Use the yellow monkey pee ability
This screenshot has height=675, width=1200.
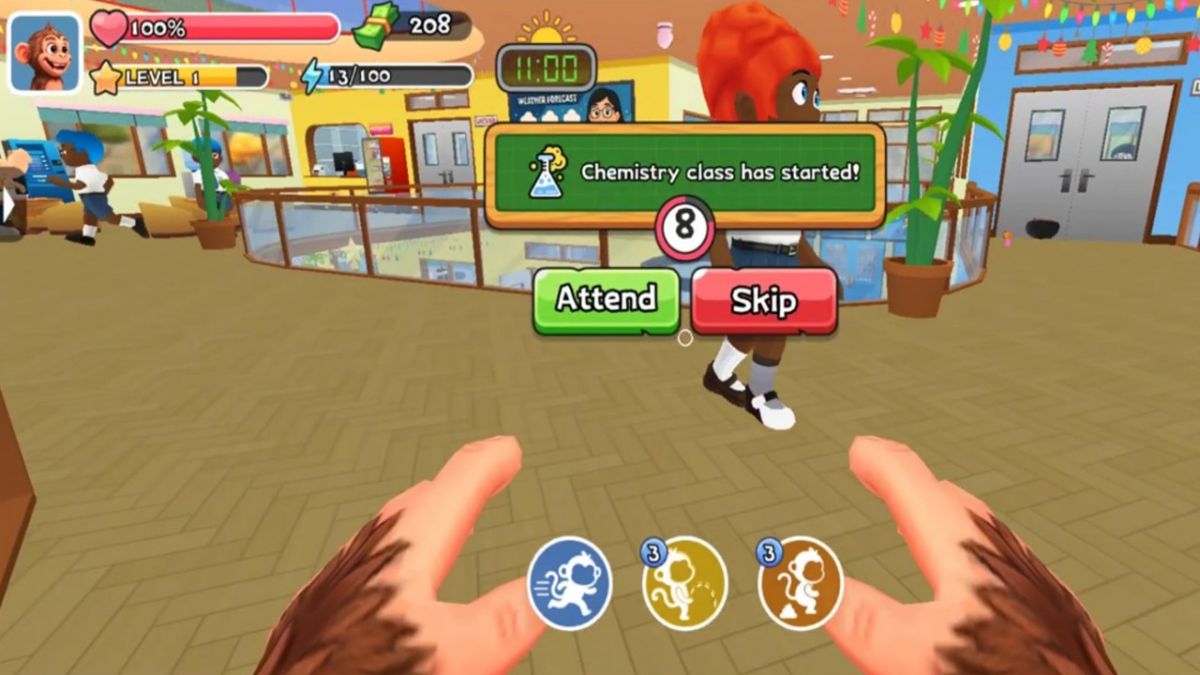pyautogui.click(x=685, y=584)
